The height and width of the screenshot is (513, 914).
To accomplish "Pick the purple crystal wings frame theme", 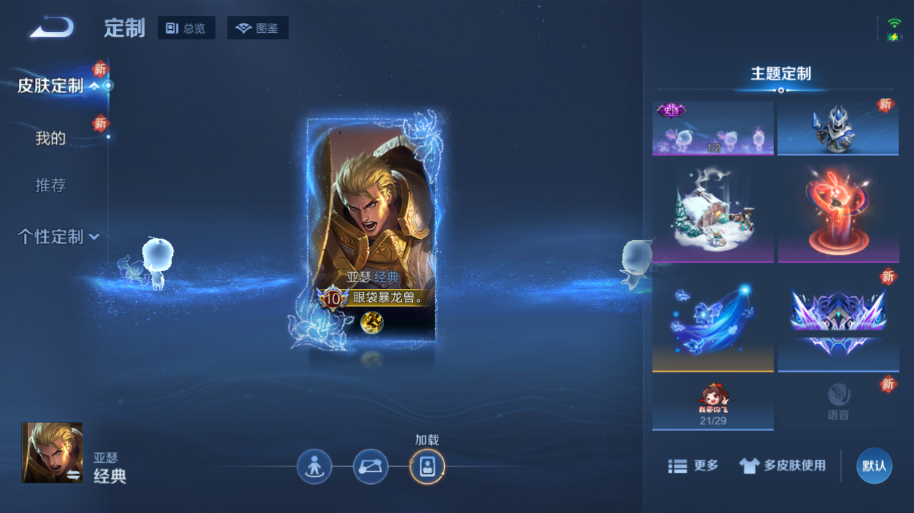I will [840, 320].
